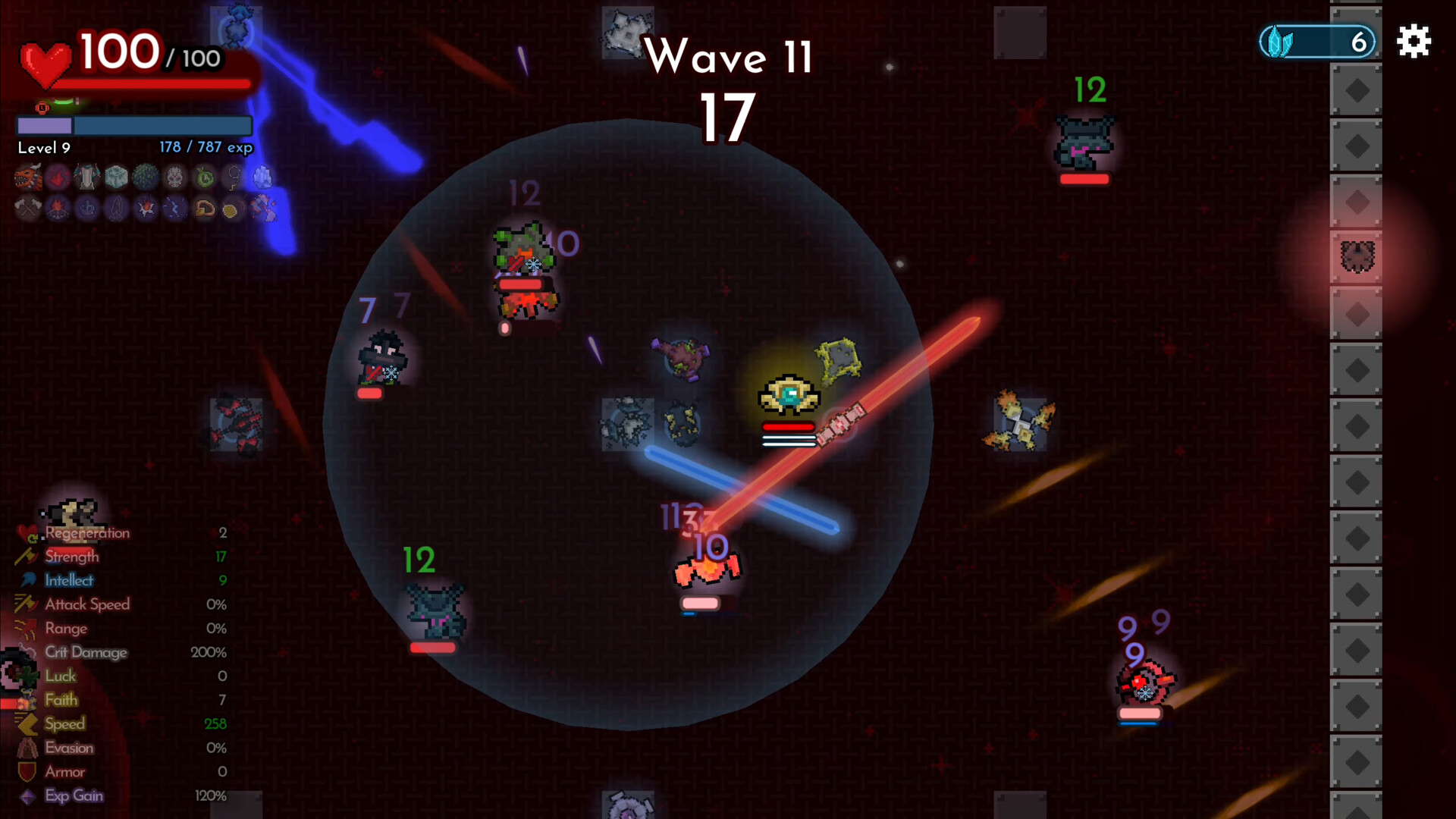Open the settings gear menu
The image size is (1456, 819).
1414,41
